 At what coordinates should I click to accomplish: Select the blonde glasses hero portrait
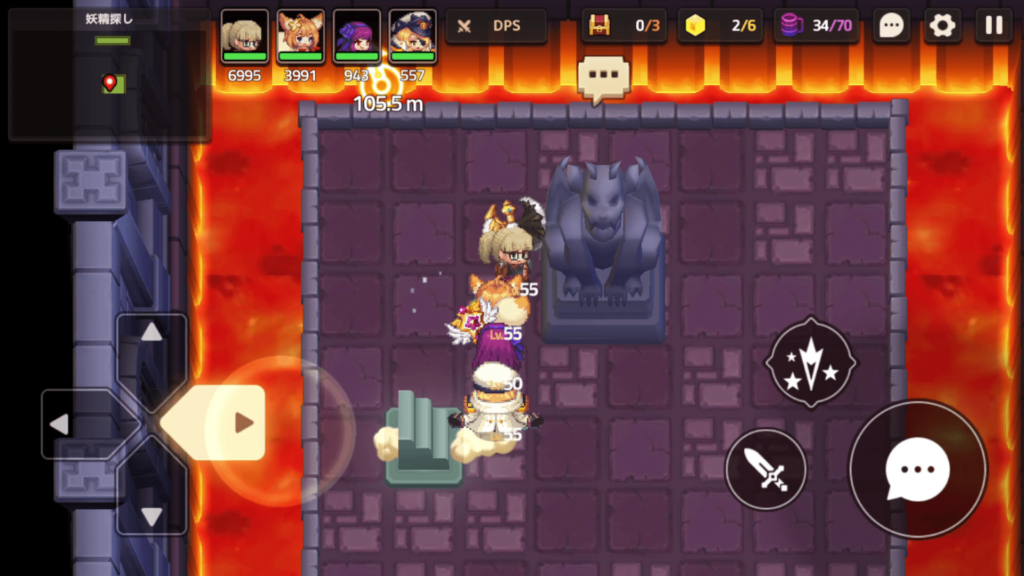tap(244, 37)
